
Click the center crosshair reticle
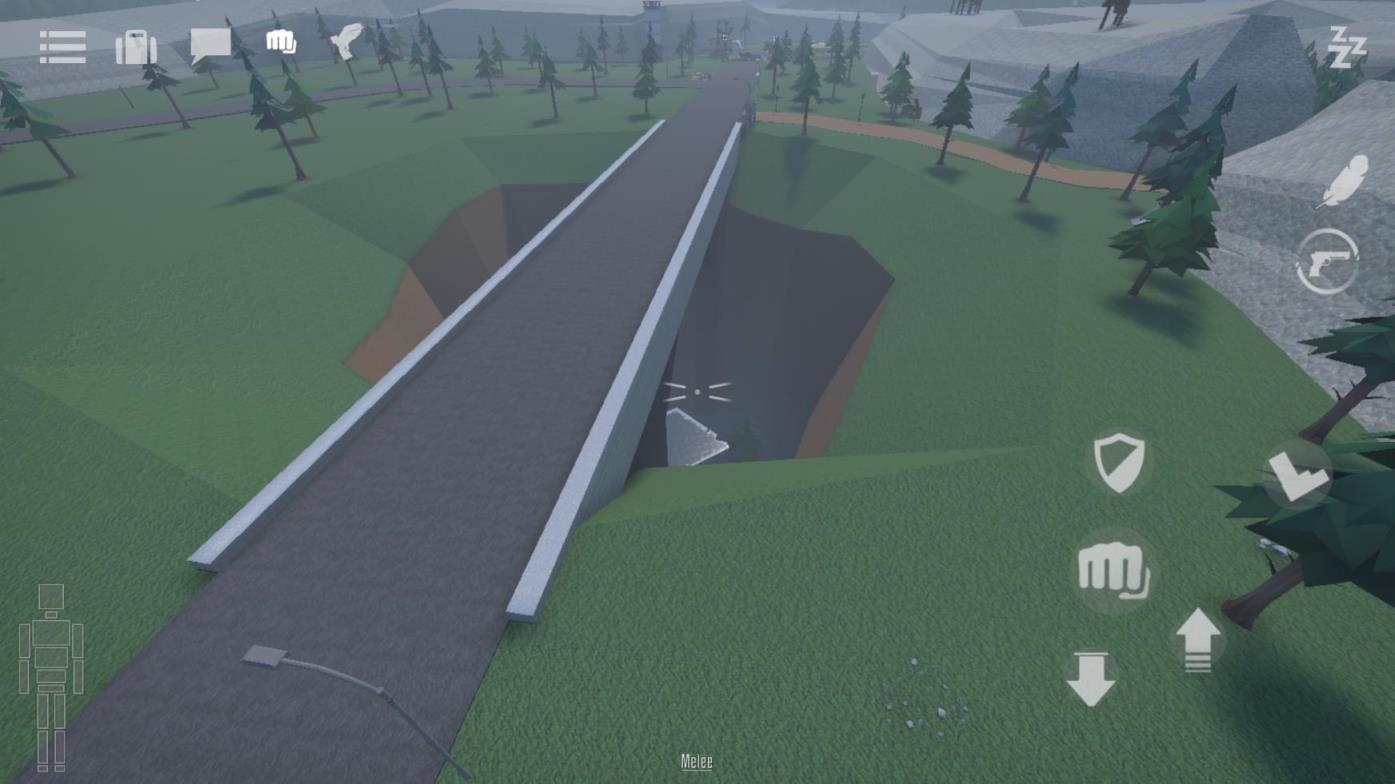tap(697, 392)
